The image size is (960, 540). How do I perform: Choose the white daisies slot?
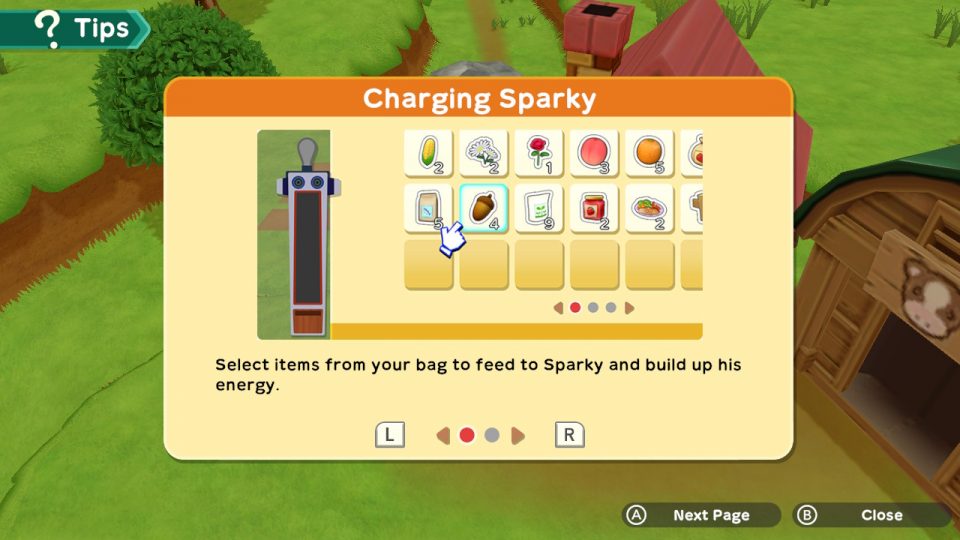(x=484, y=154)
